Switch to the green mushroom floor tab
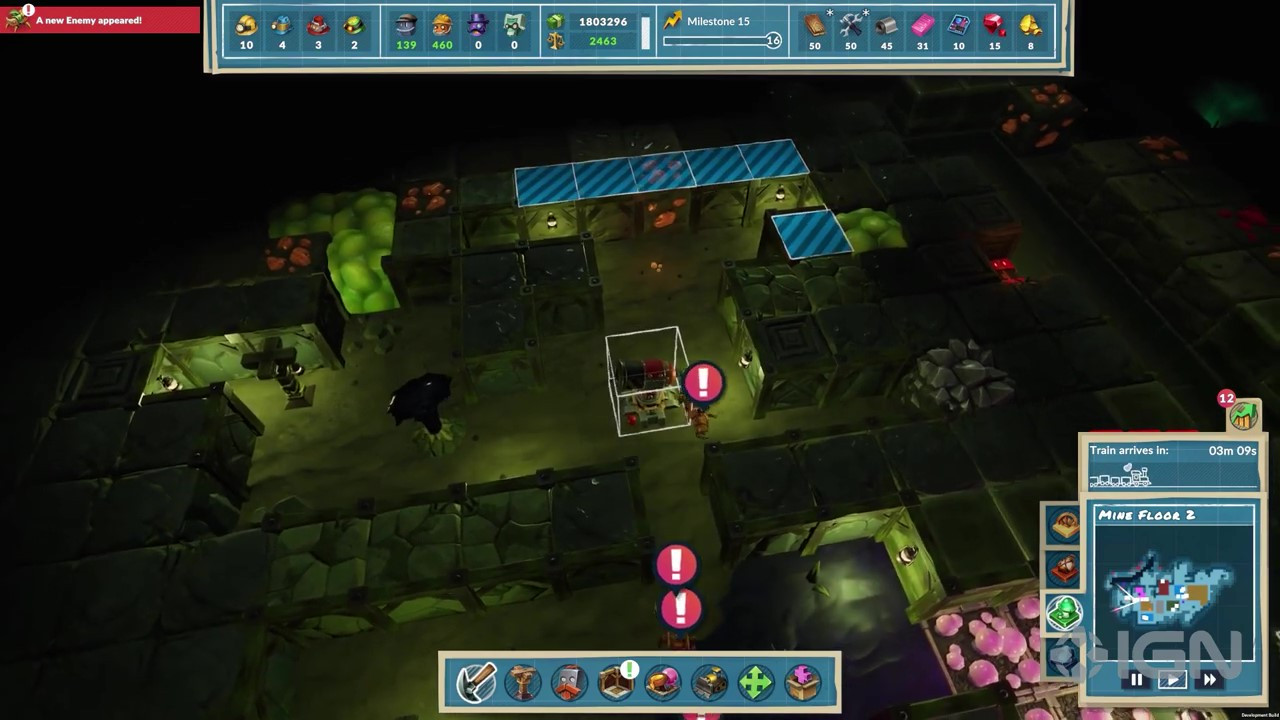Screen dimensions: 1280x720 click(1063, 612)
